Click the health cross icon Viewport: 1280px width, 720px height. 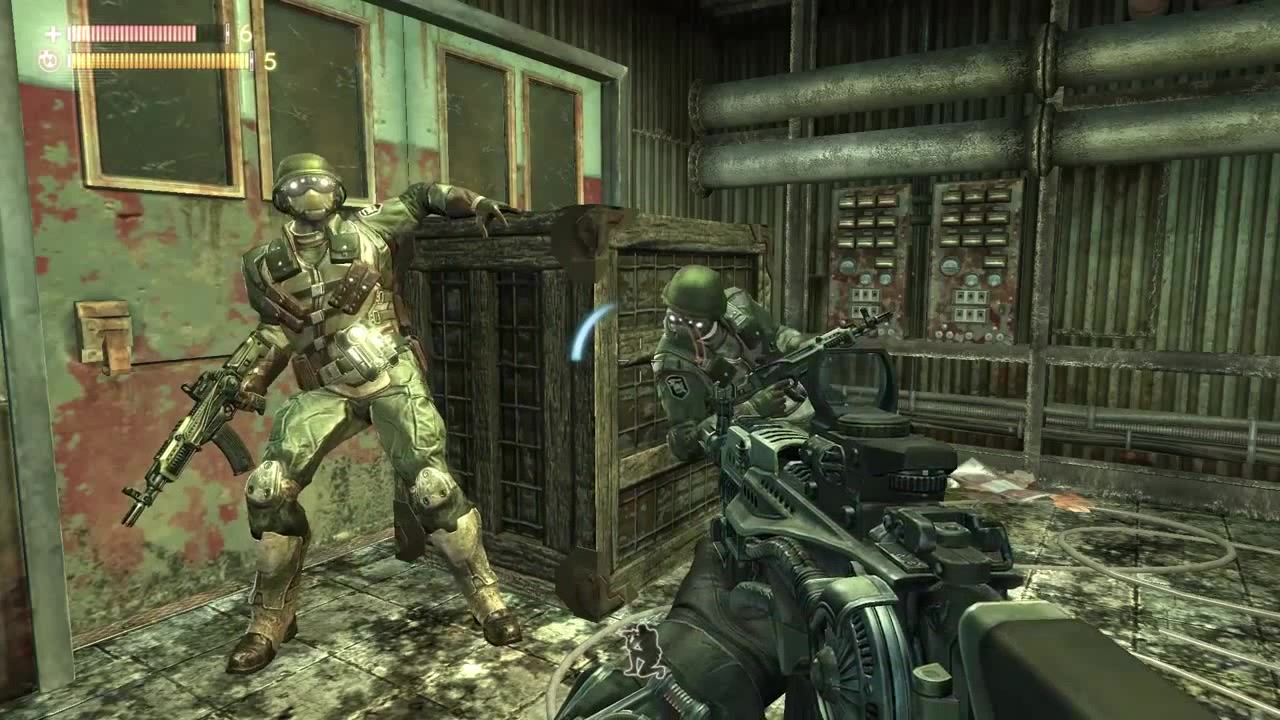53,34
